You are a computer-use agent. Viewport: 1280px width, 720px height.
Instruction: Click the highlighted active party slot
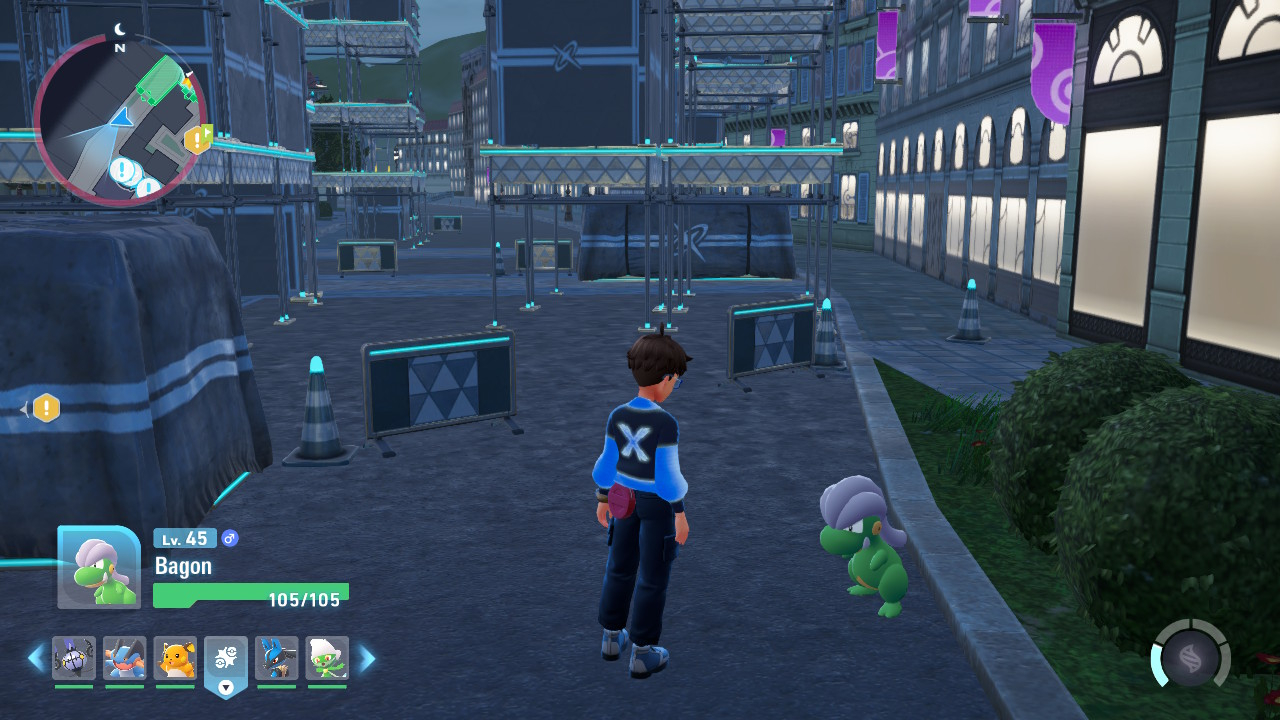pos(226,660)
